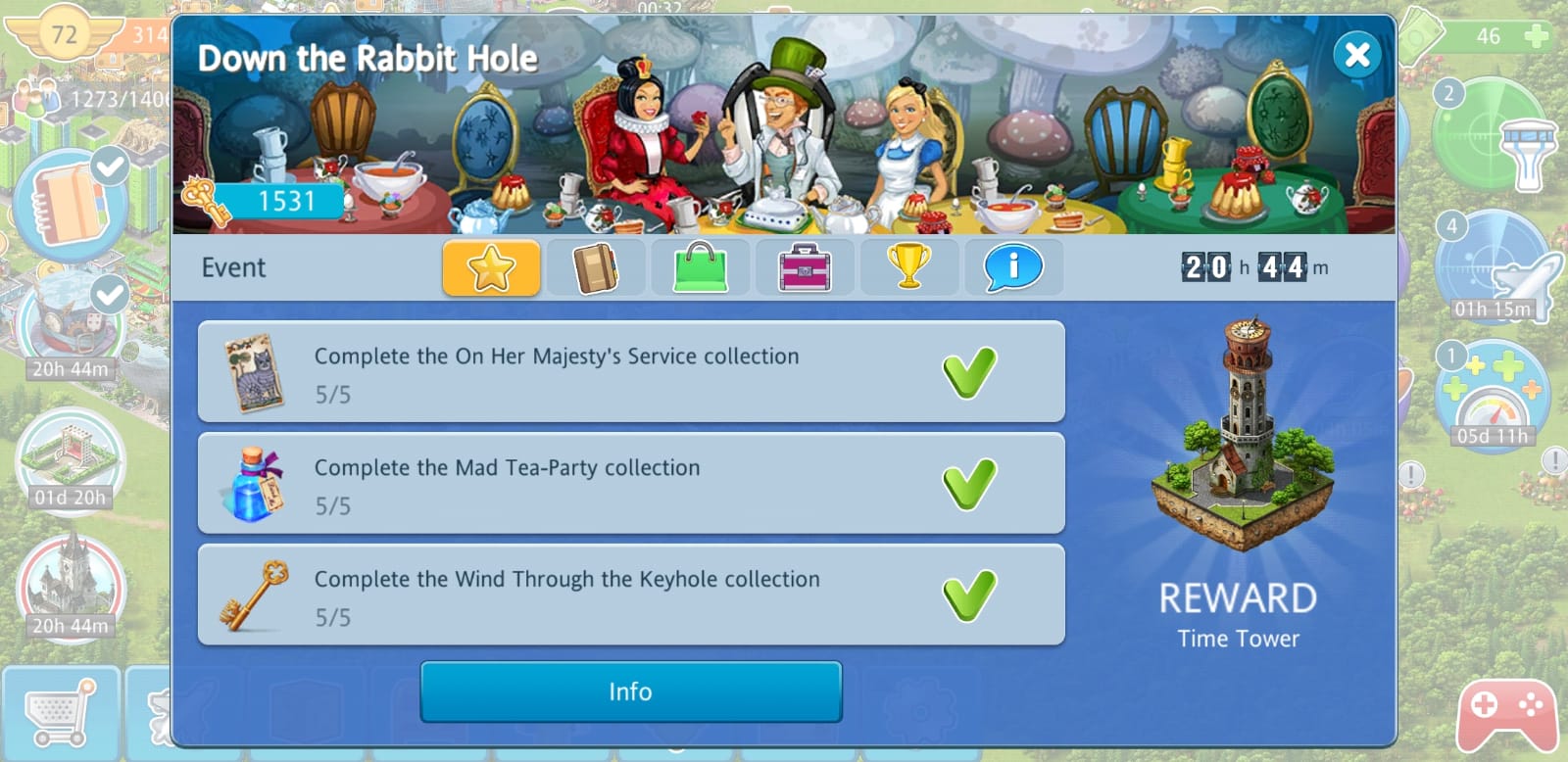The image size is (1568, 762).
Task: Switch to the purple chest tab
Action: point(805,267)
